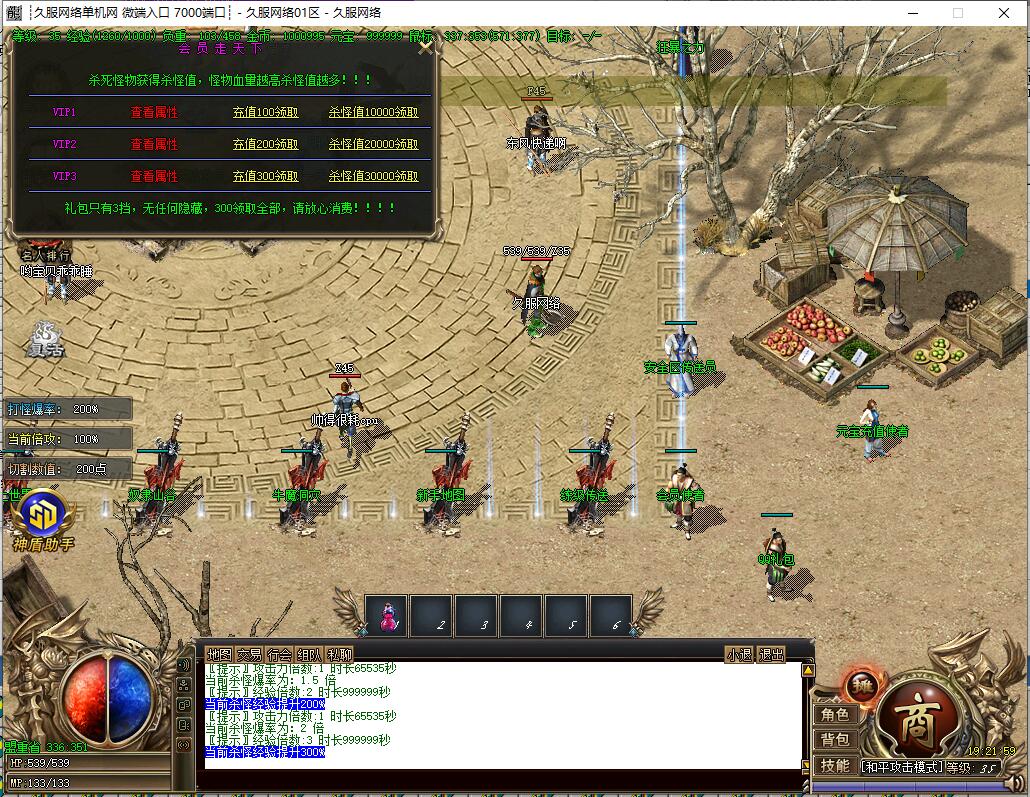The width and height of the screenshot is (1030, 797).
Task: Select the 充值300领取 link
Action: [x=265, y=176]
